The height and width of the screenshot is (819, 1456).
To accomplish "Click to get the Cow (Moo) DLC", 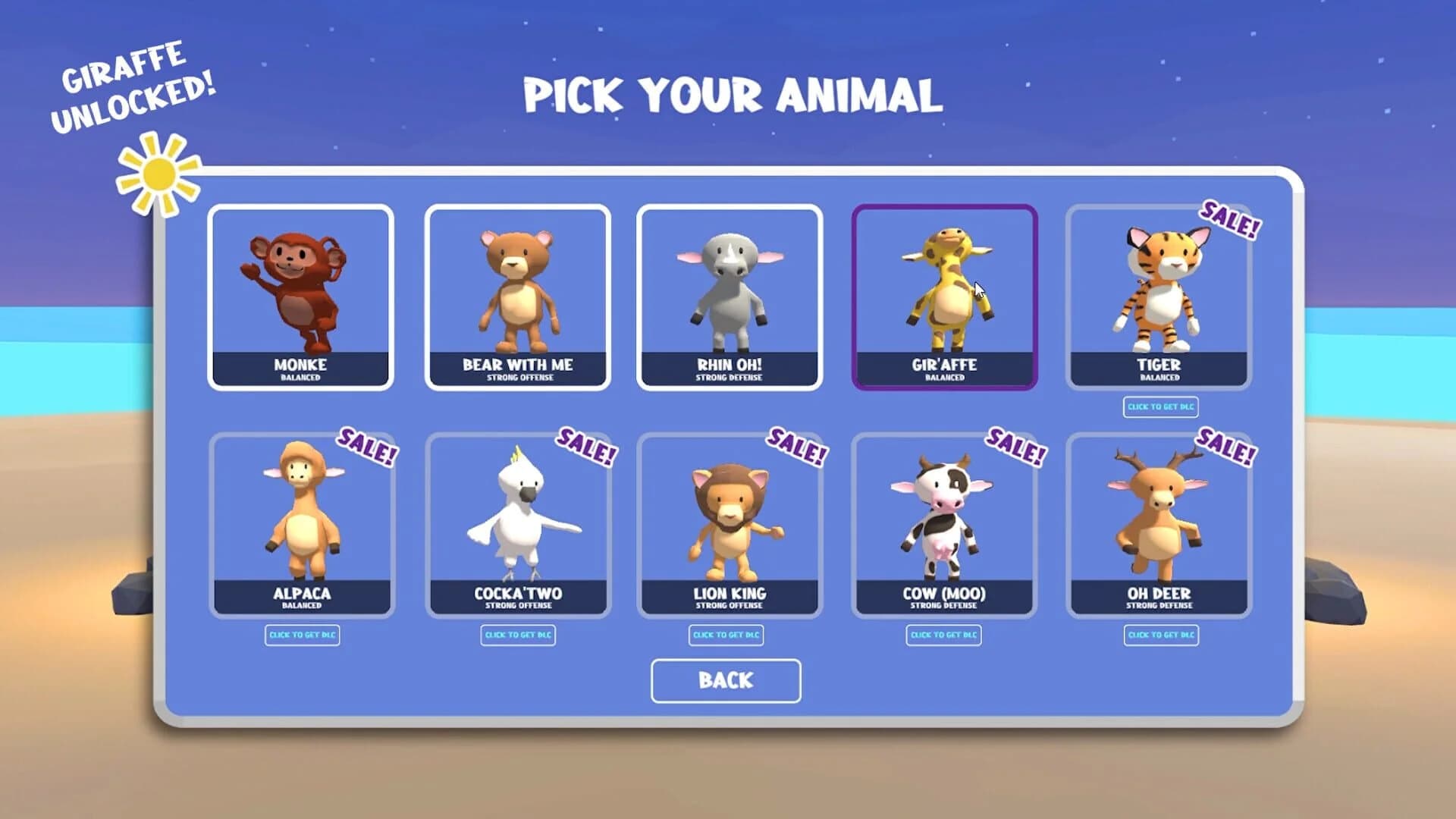I will point(943,635).
